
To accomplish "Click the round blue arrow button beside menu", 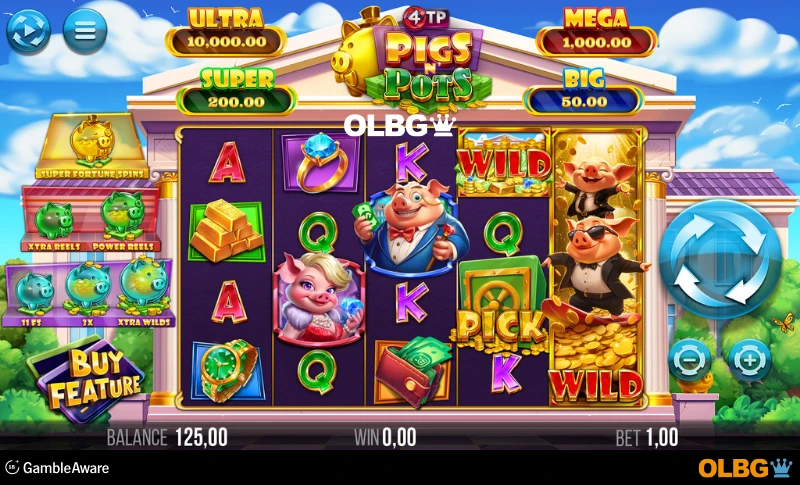I will coord(28,31).
